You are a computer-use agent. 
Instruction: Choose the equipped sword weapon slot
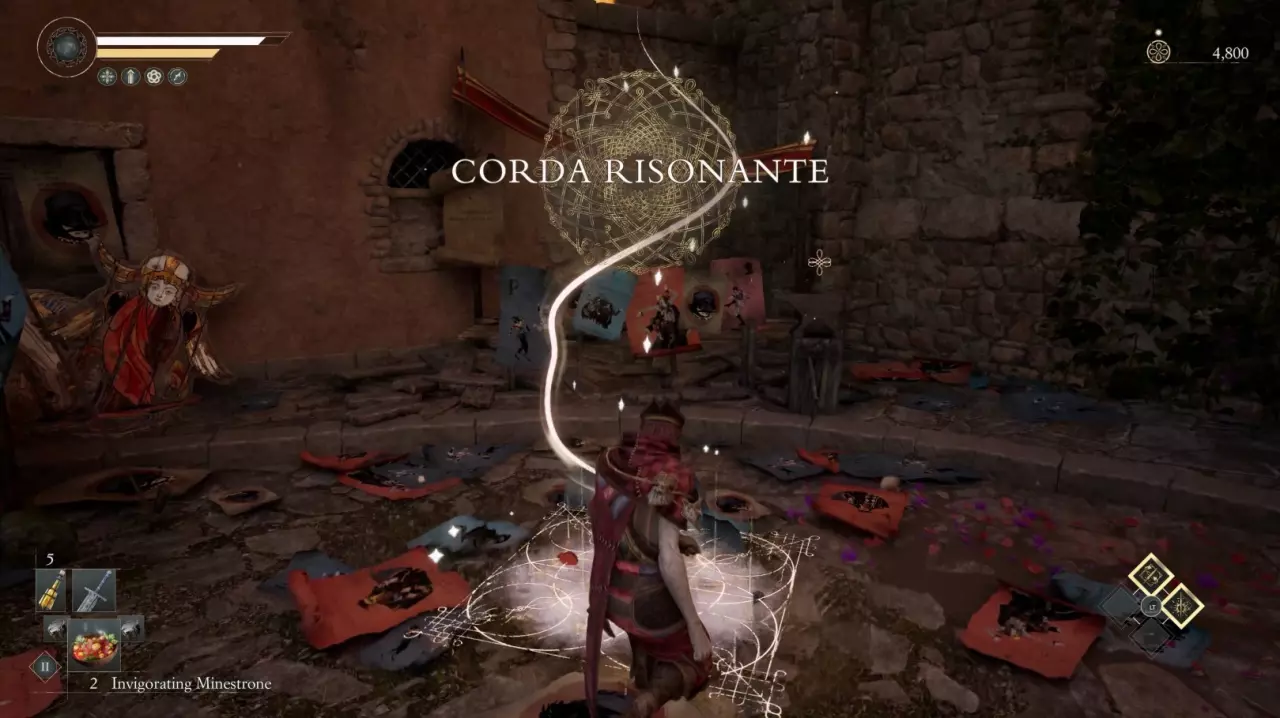94,591
